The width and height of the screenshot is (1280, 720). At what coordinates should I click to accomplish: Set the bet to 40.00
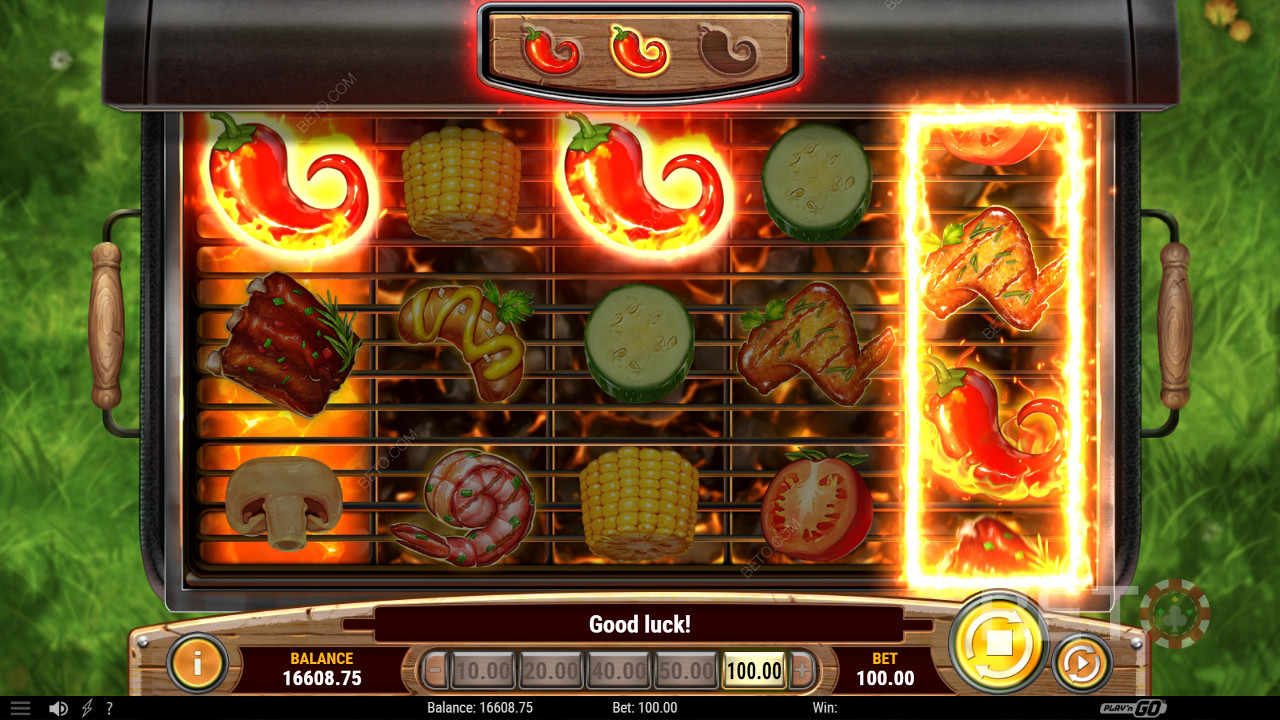tap(619, 670)
